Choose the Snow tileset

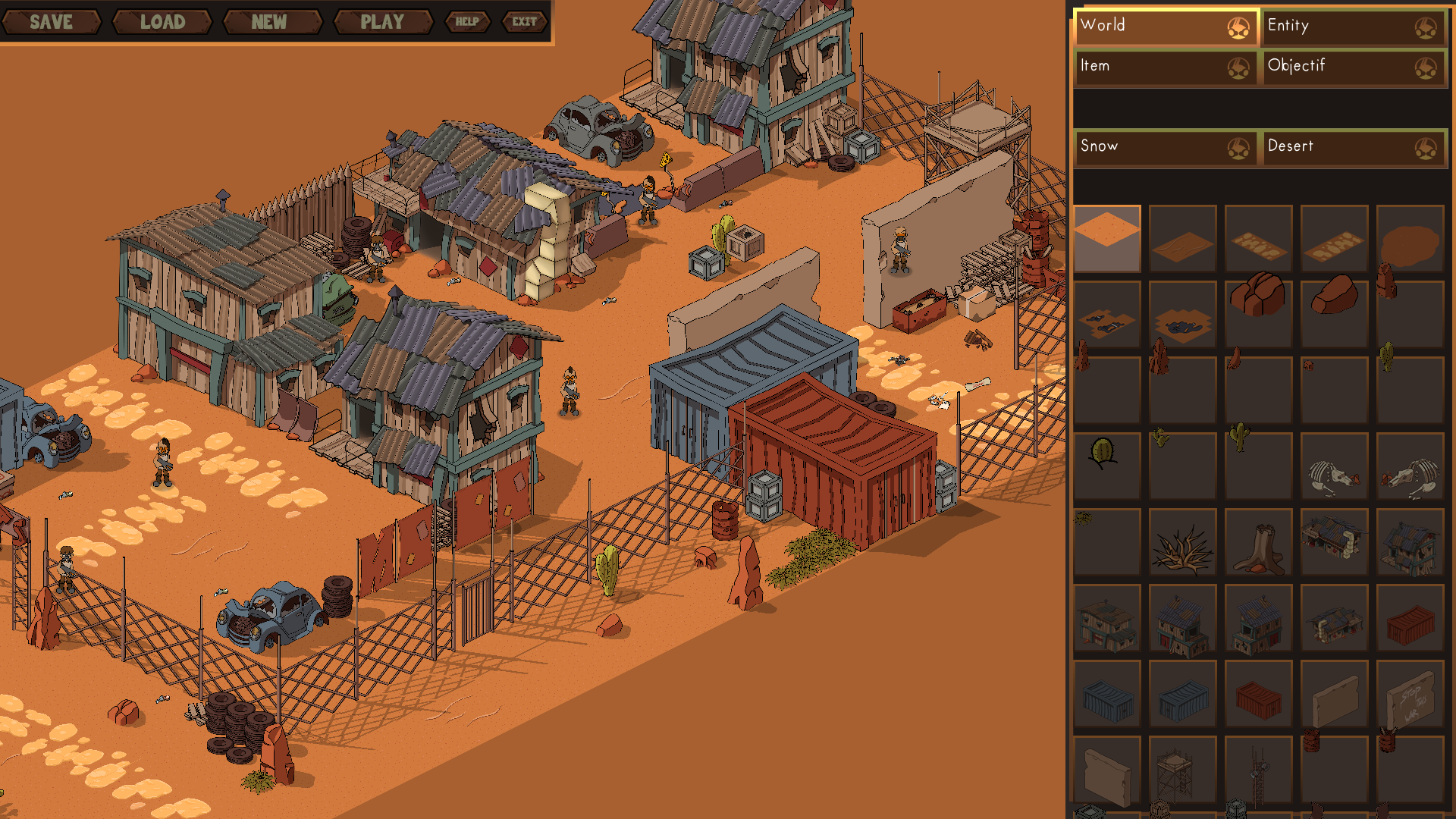(x=1166, y=147)
